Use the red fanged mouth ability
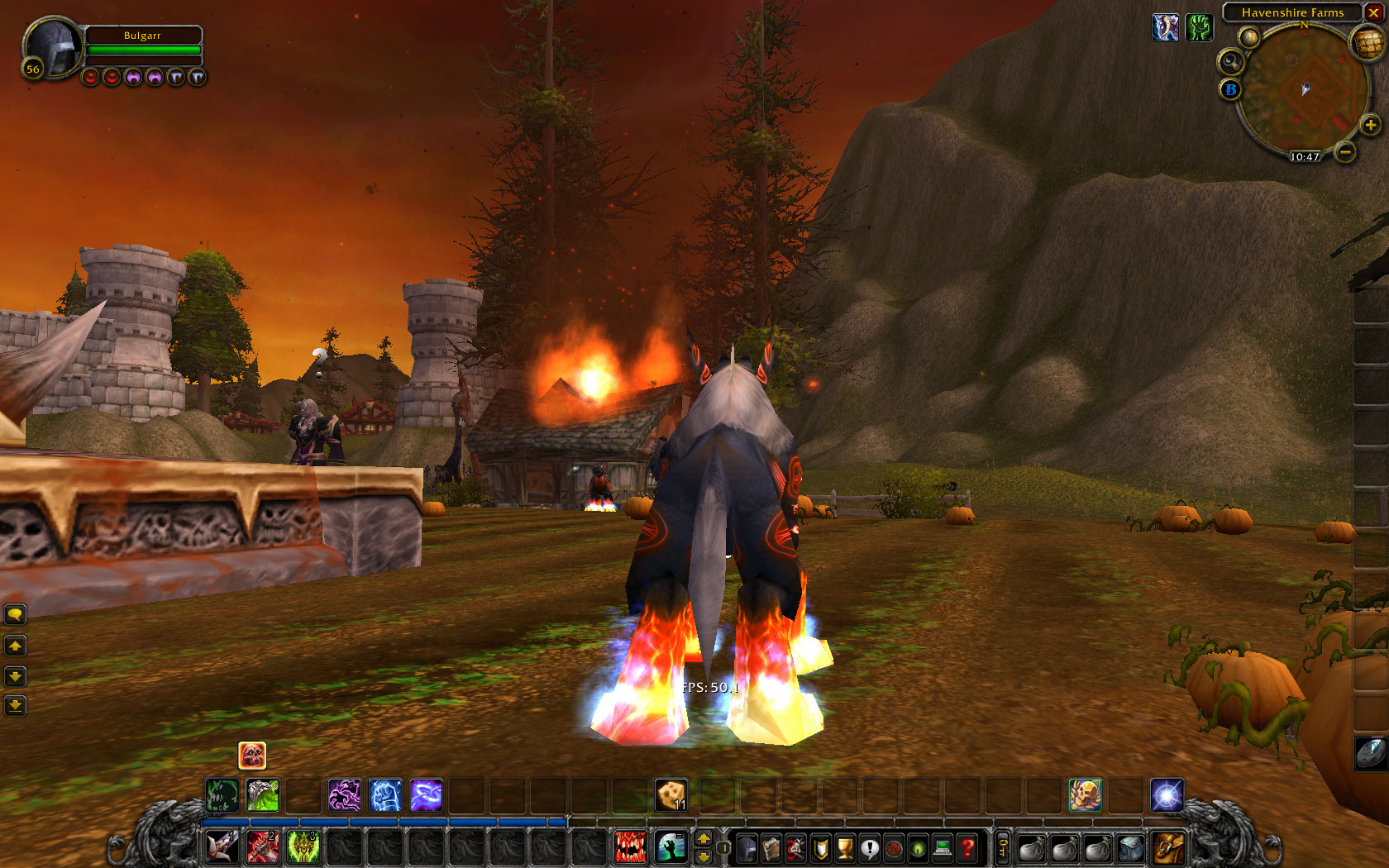The width and height of the screenshot is (1389, 868). tap(630, 847)
